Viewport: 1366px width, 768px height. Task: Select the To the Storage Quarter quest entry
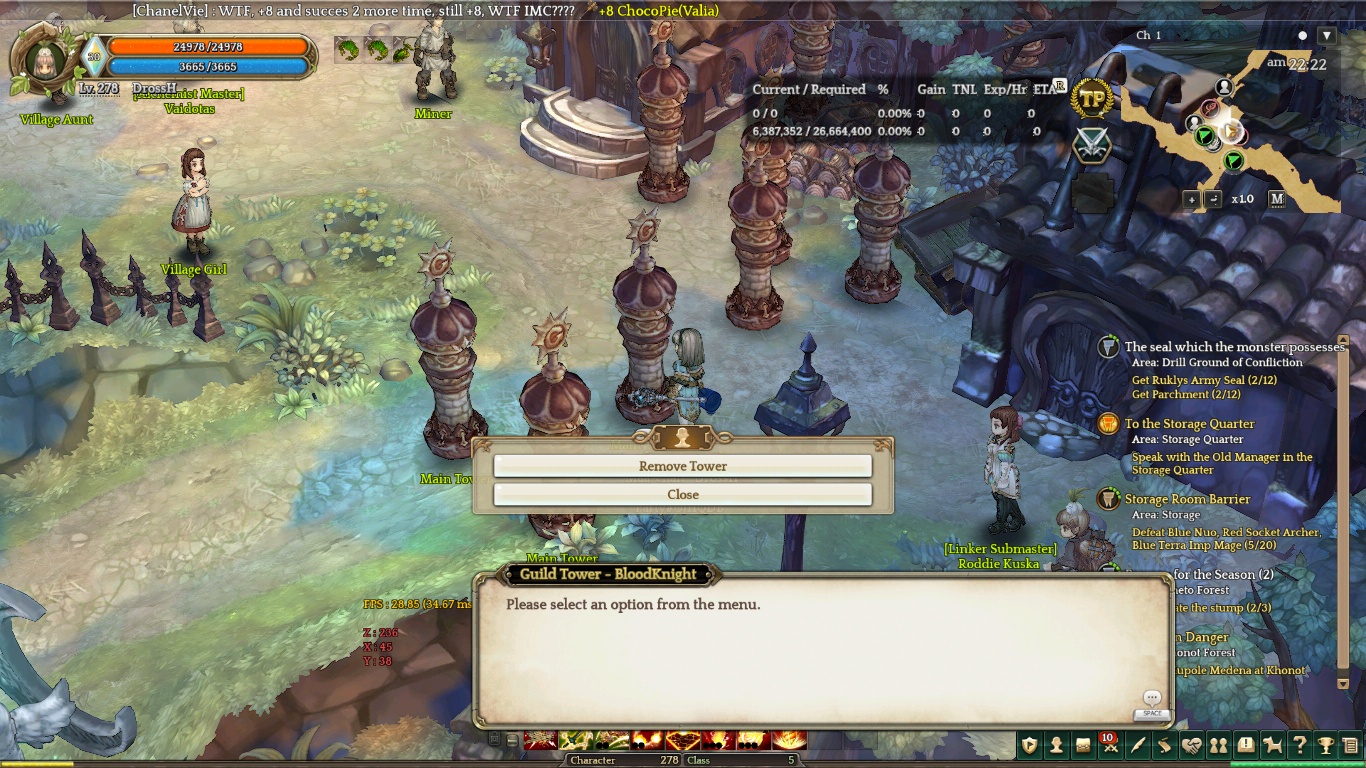pyautogui.click(x=1189, y=424)
